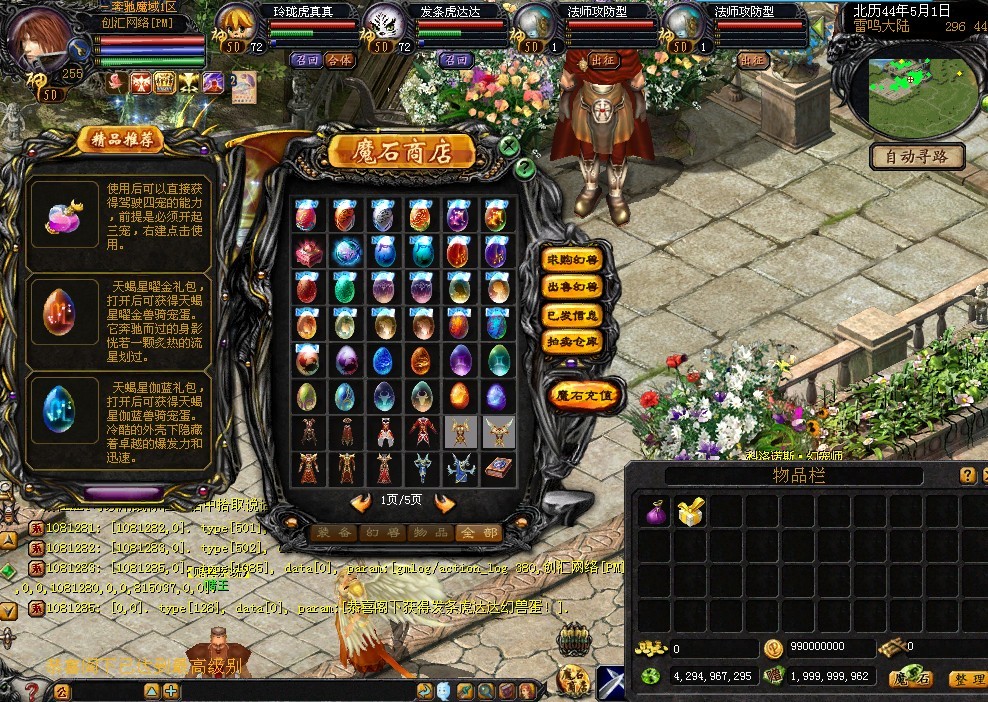Go to the shop's previous page arrow
The width and height of the screenshot is (988, 702).
[x=361, y=503]
